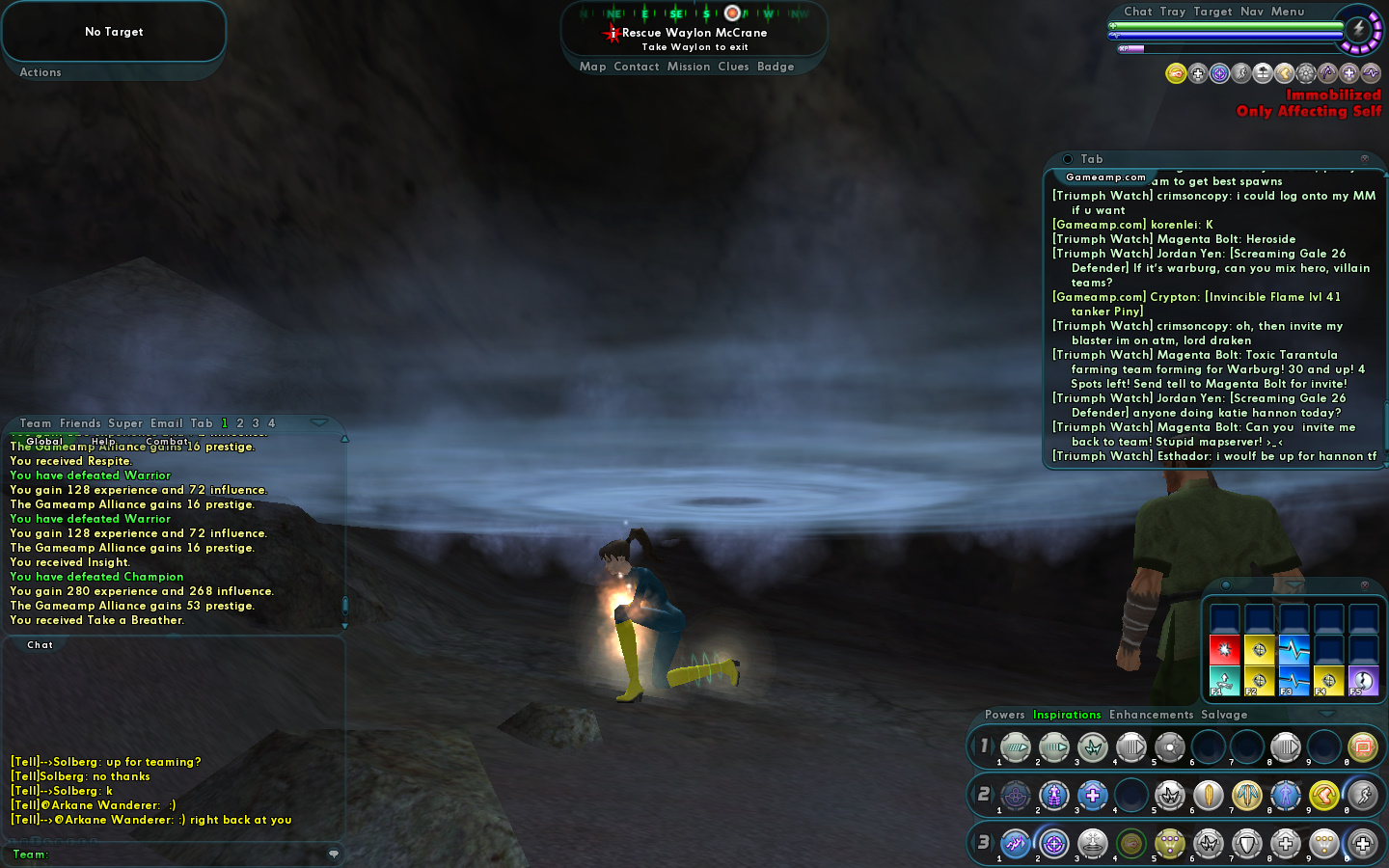The height and width of the screenshot is (868, 1389).
Task: Open the Email window
Action: pos(166,423)
